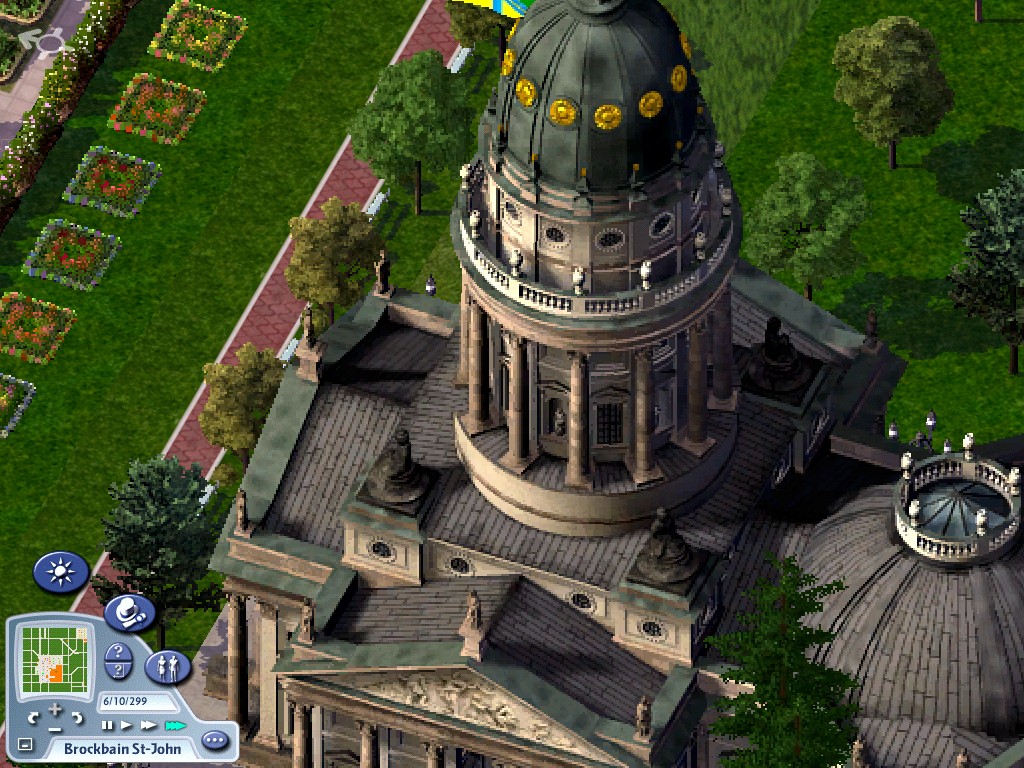
Task: Set simulation to double-arrow fast speed
Action: click(148, 725)
